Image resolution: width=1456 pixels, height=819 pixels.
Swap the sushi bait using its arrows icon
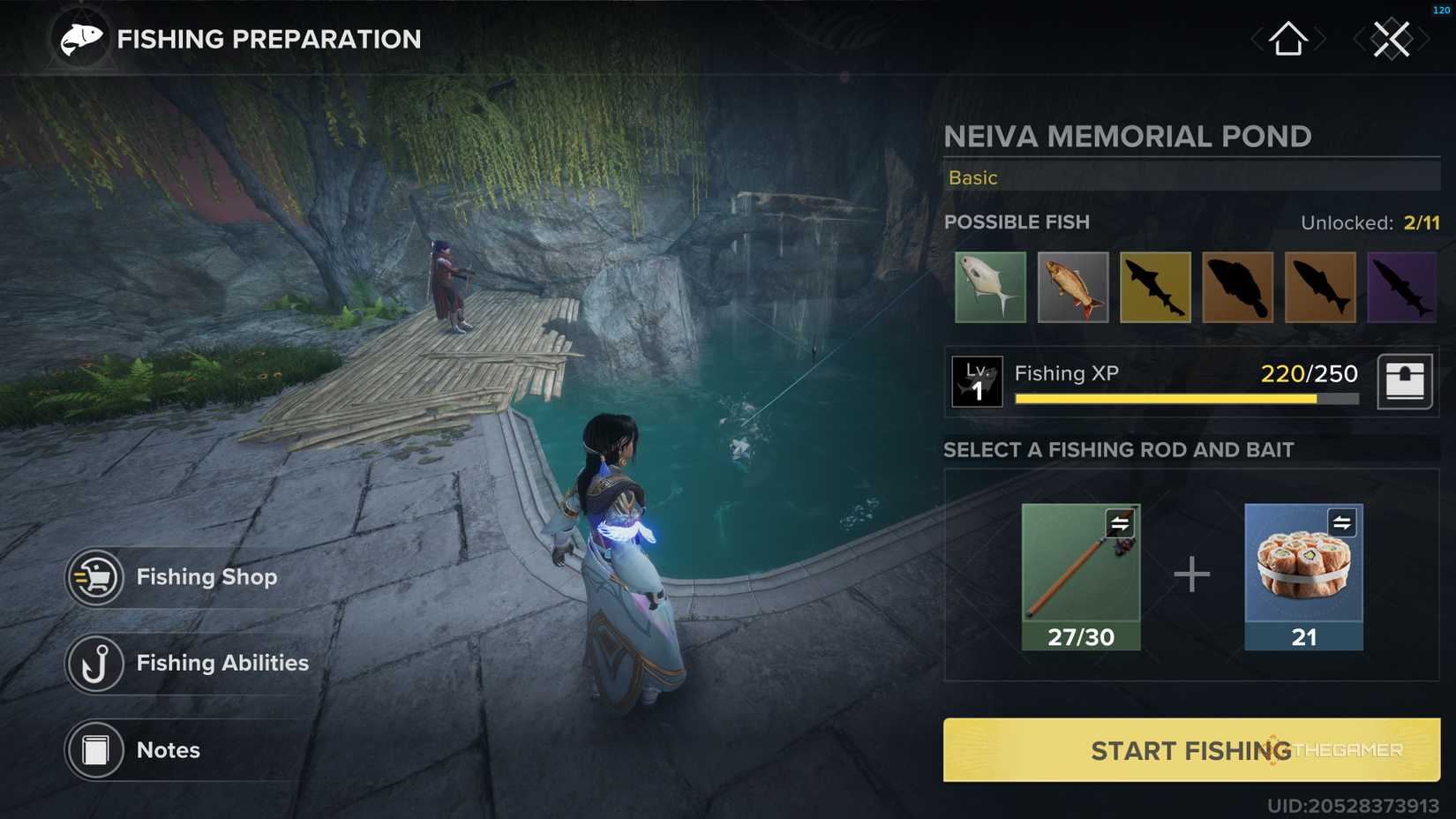[x=1340, y=522]
